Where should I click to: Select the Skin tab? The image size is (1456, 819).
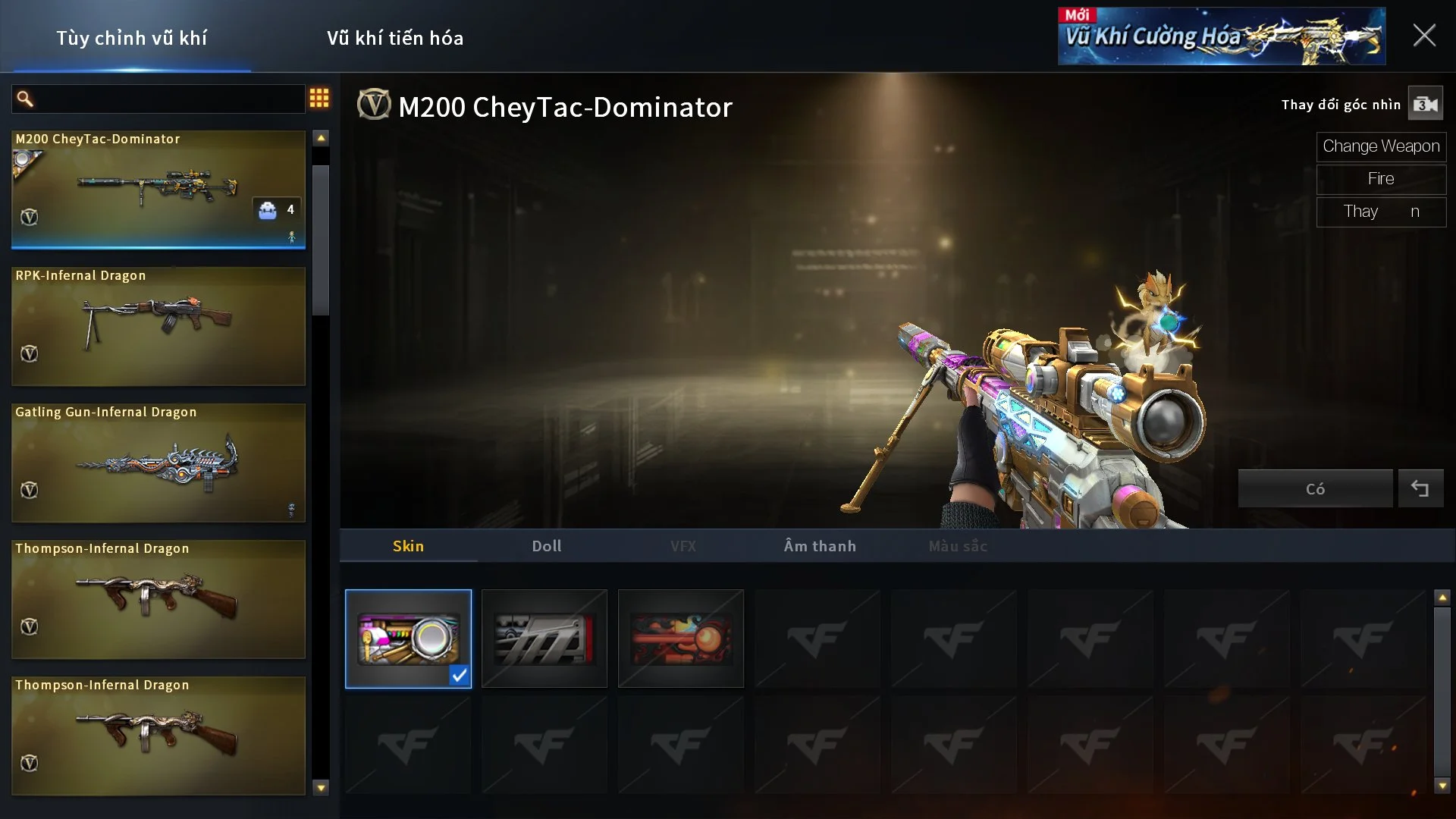tap(408, 546)
